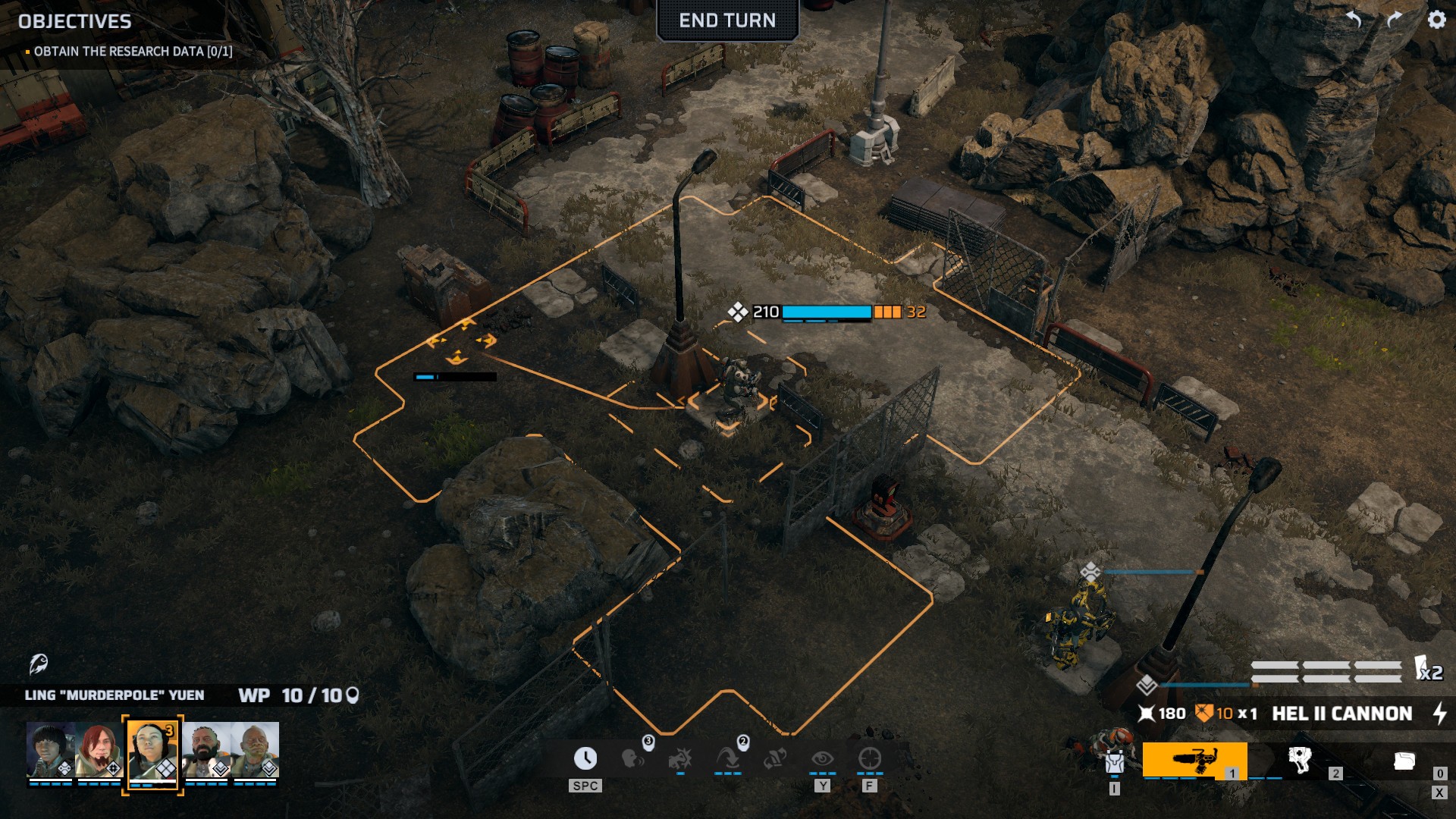Select the bald soldier portrait
This screenshot has height=819, width=1456.
(256, 749)
